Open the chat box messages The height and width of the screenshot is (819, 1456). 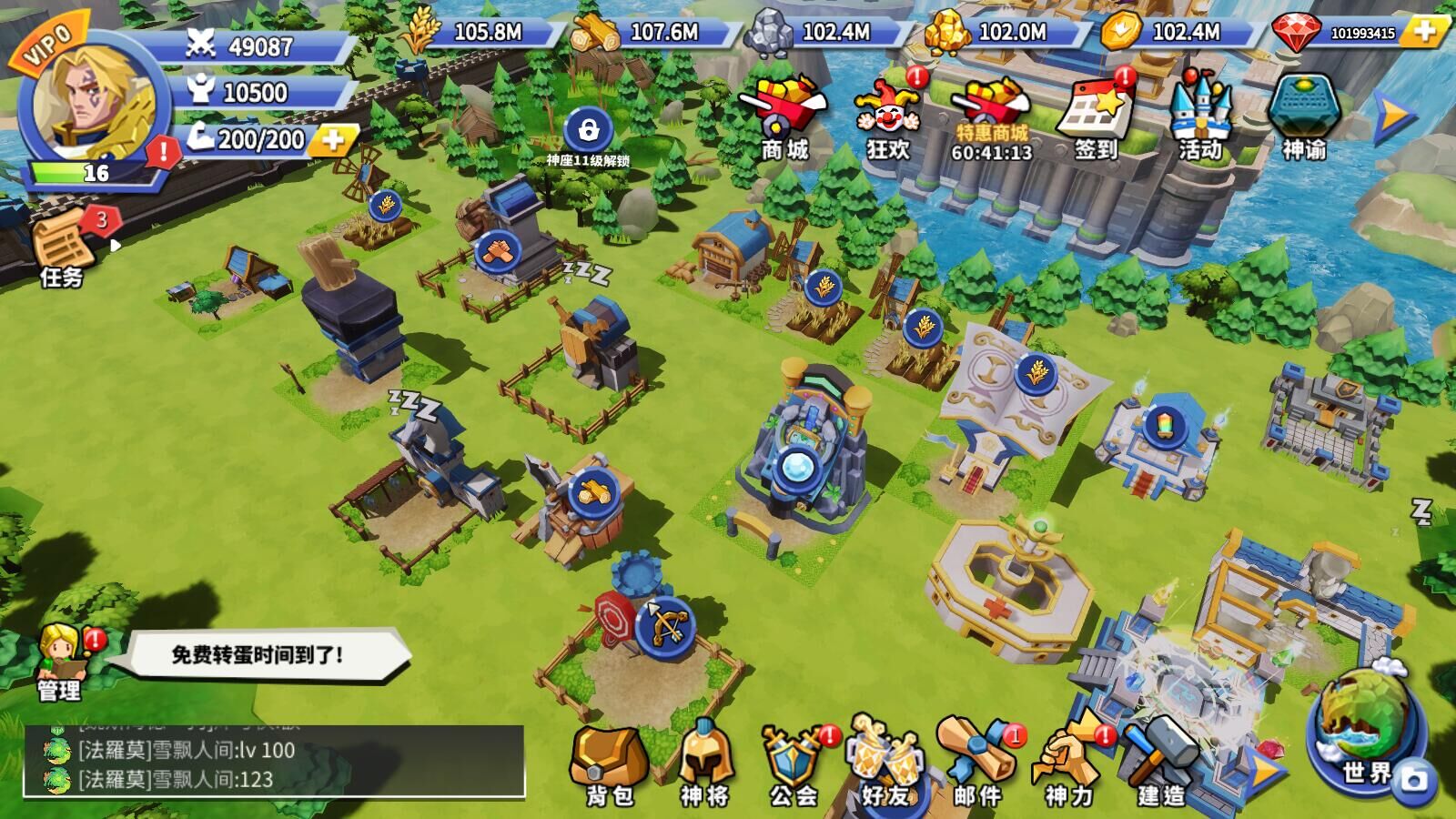274,763
